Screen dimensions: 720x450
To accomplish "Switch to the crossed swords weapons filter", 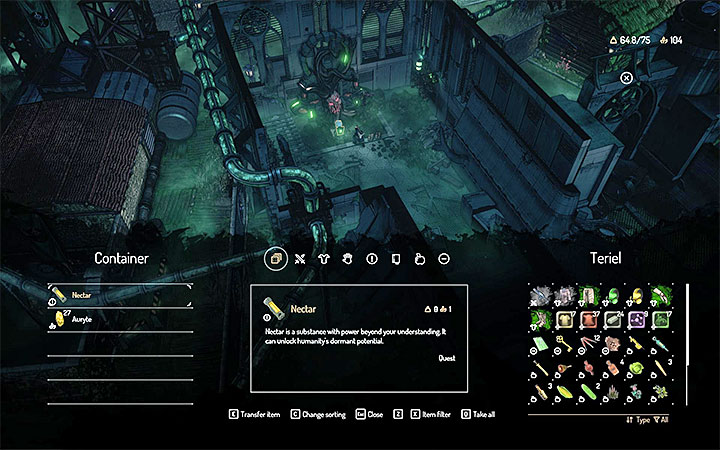I will 299,258.
